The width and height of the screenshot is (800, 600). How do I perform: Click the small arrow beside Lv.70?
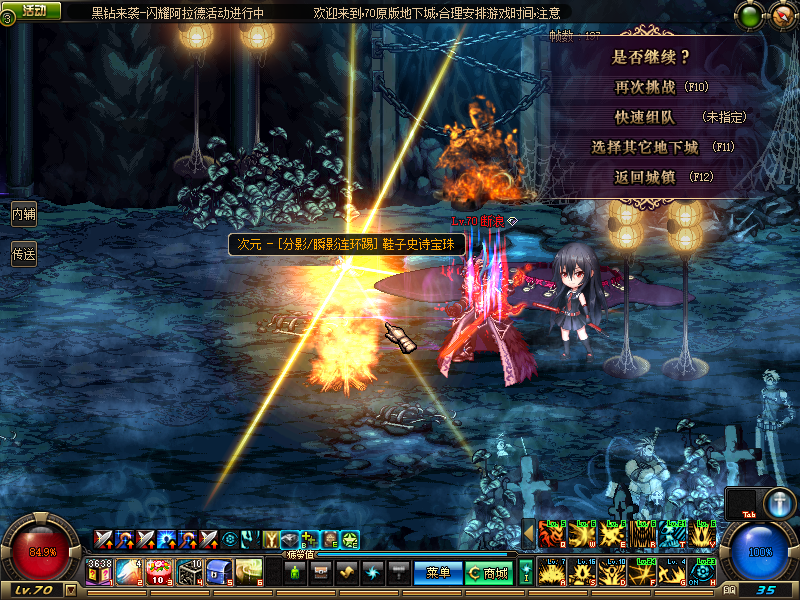(70, 590)
